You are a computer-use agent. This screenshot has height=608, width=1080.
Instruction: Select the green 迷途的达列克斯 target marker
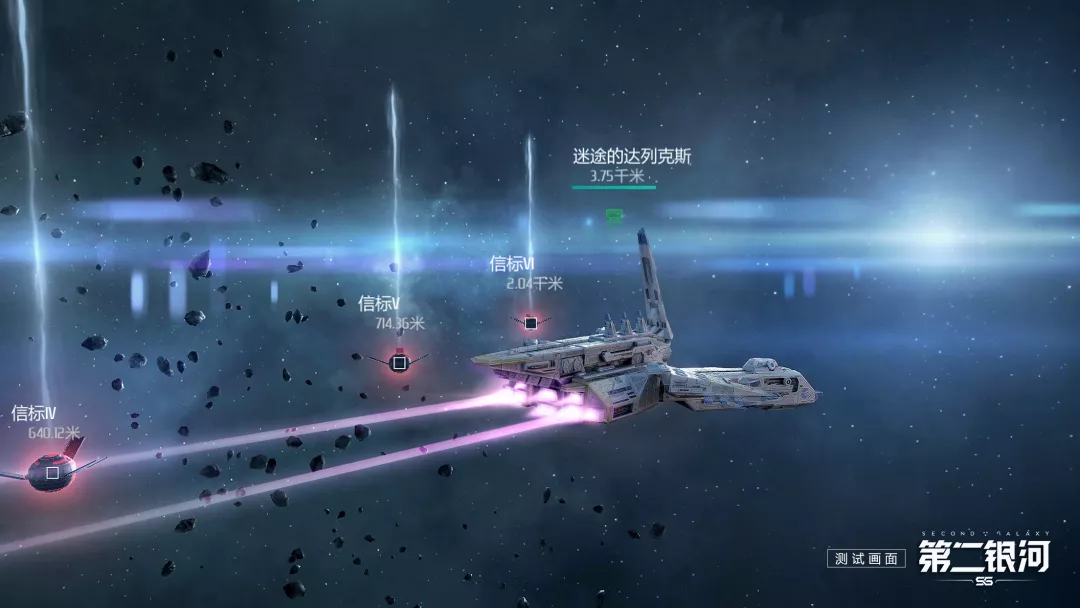614,215
